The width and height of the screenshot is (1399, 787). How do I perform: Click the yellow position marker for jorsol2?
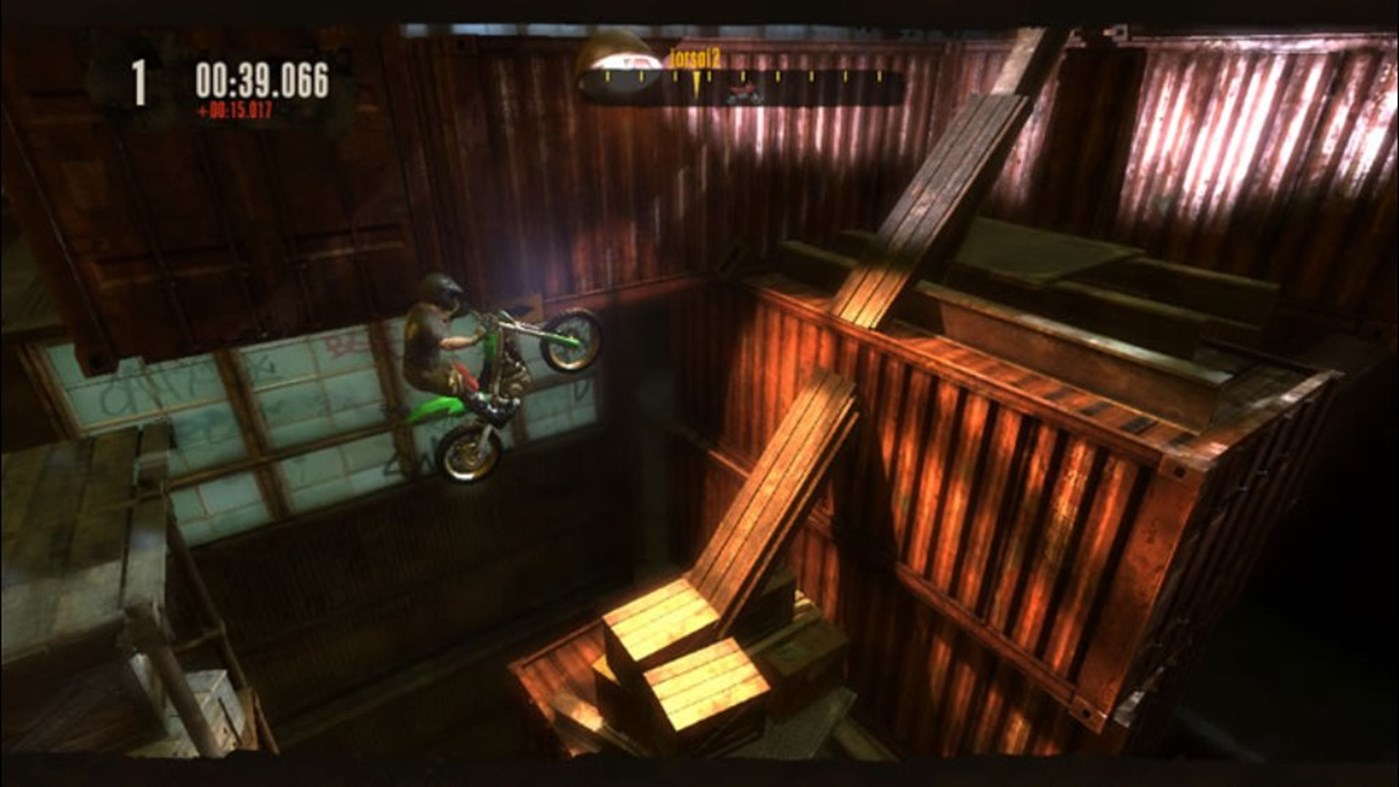pyautogui.click(x=696, y=81)
